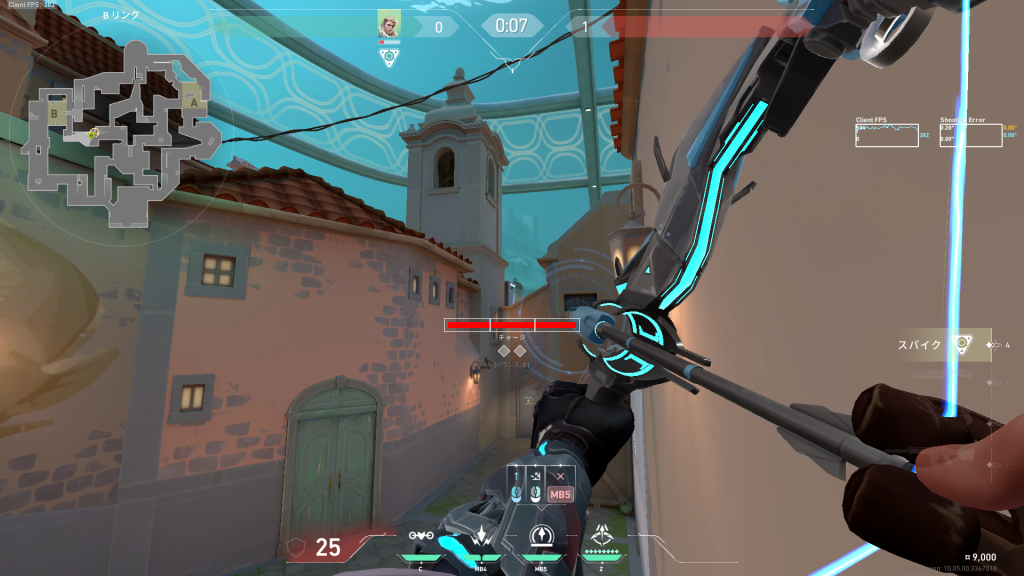1024x576 pixels.
Task: Click the Shooting Error graph
Action: (x=970, y=135)
